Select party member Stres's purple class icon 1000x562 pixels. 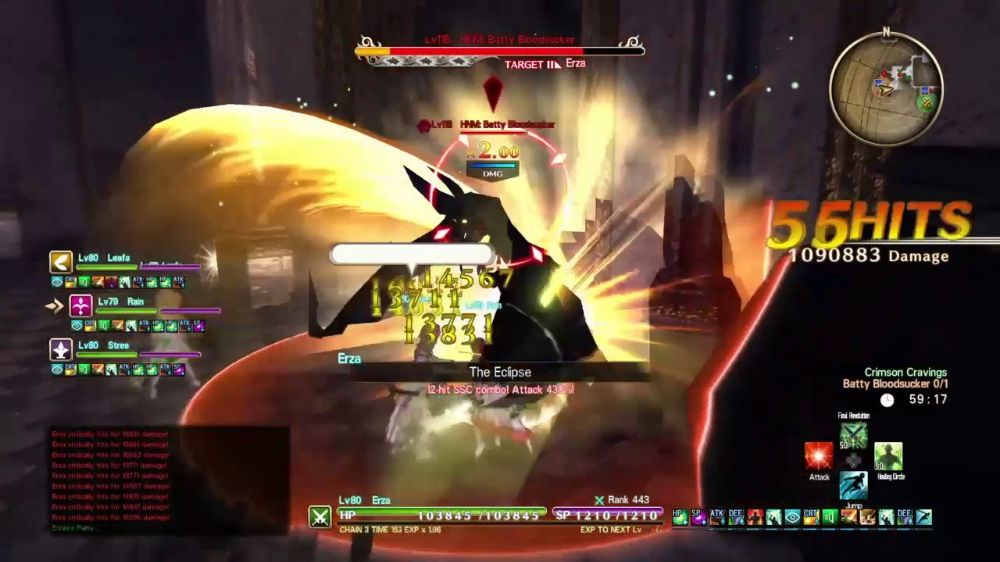coord(60,349)
